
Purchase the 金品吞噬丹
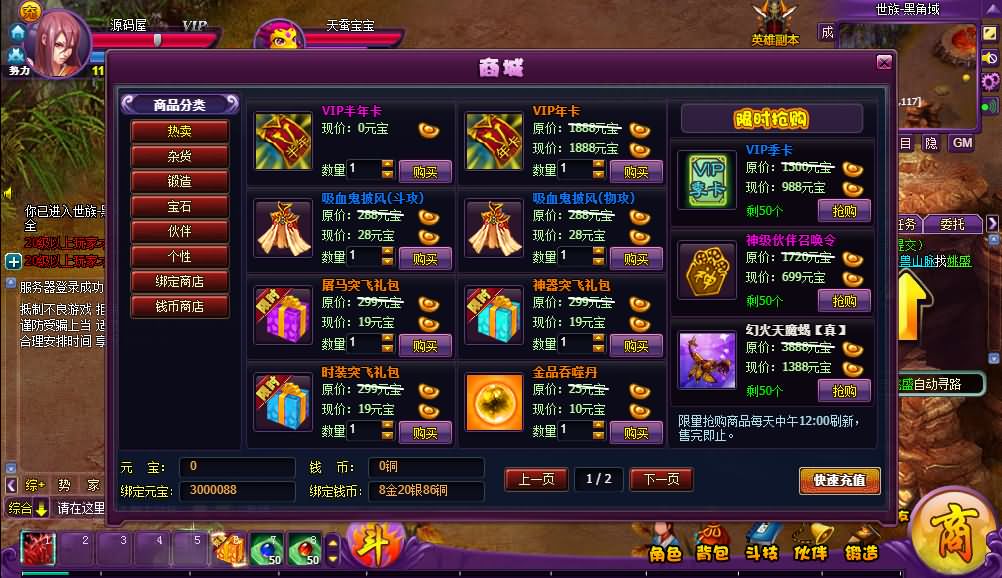[x=636, y=432]
